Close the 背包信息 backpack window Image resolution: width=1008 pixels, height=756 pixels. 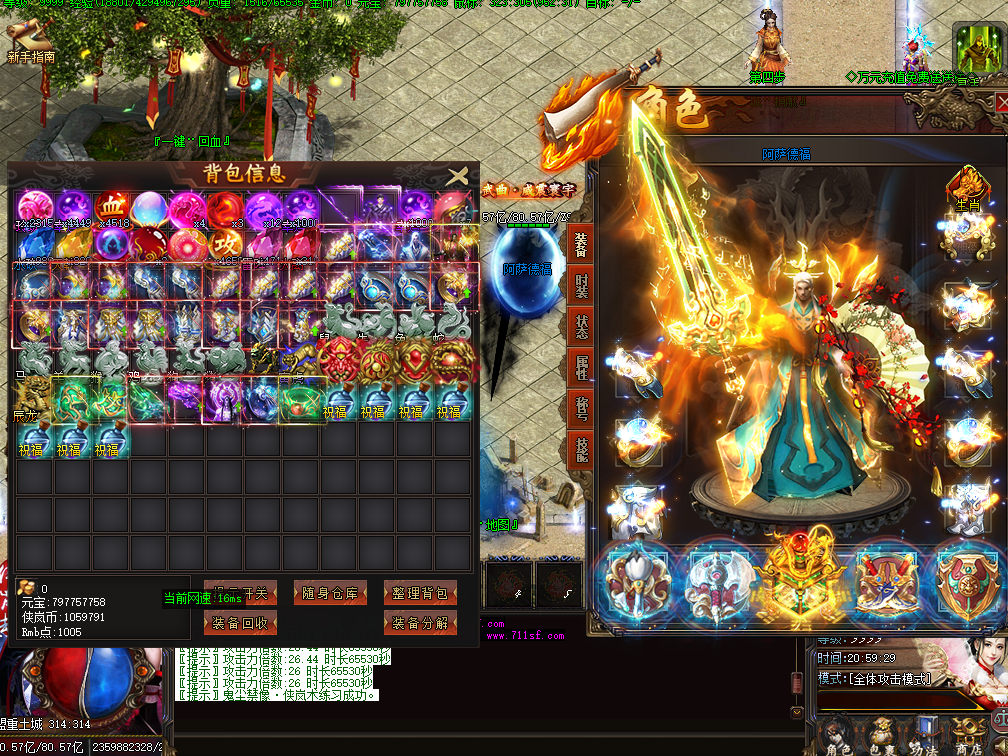click(458, 176)
